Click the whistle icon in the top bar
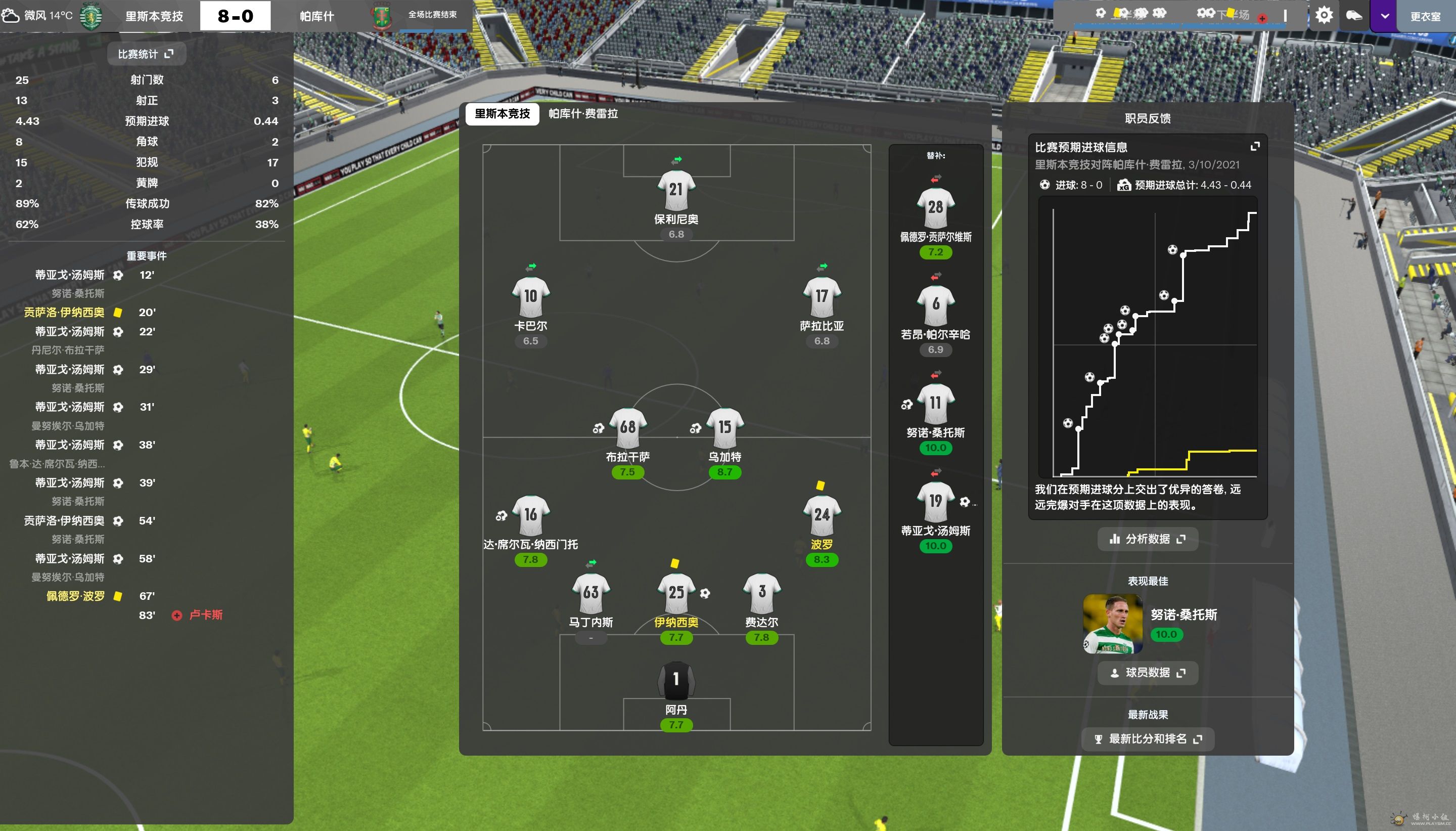This screenshot has width=1456, height=831. (1354, 15)
